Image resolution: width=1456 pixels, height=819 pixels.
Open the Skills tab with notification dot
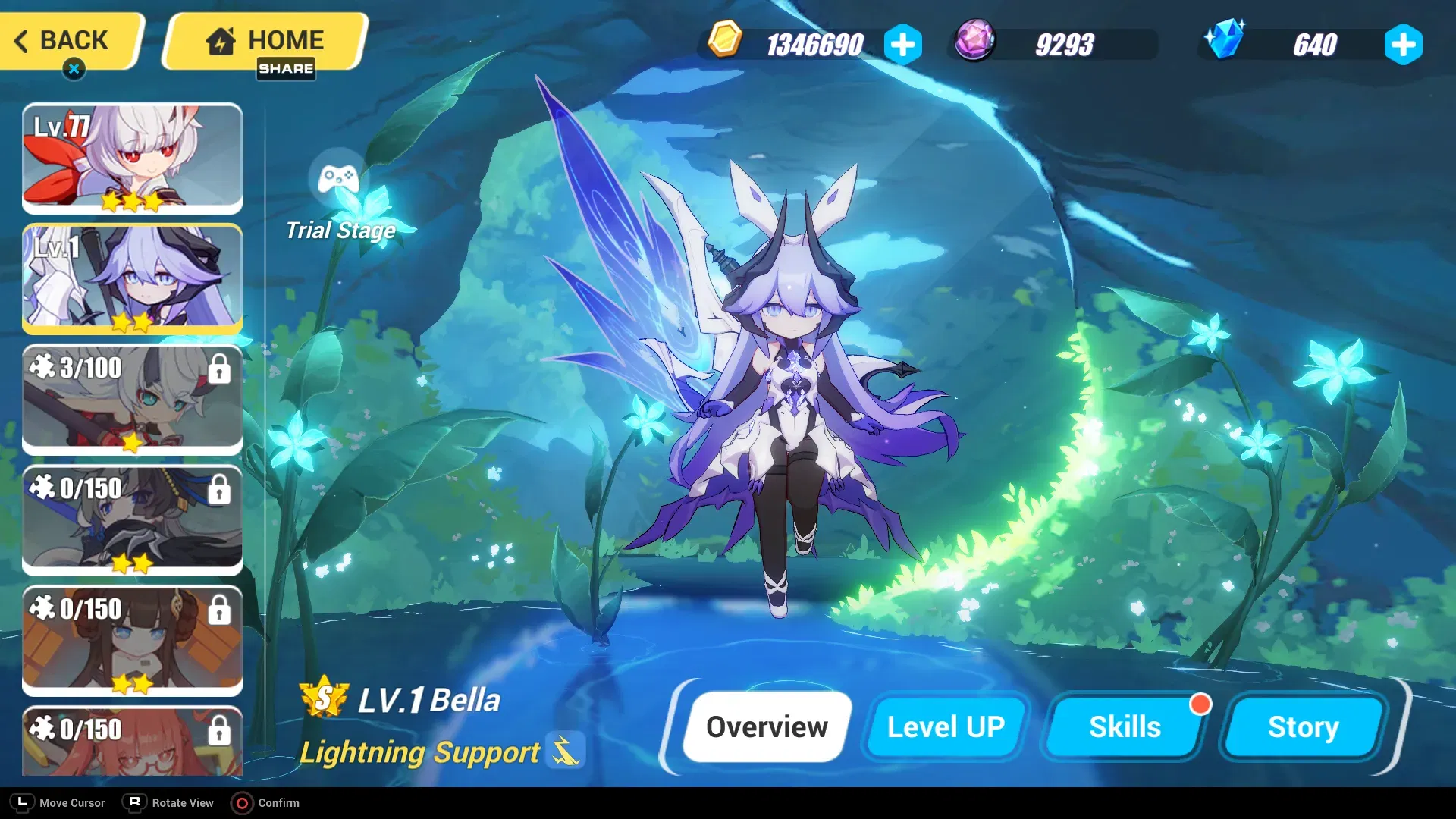[x=1125, y=726]
